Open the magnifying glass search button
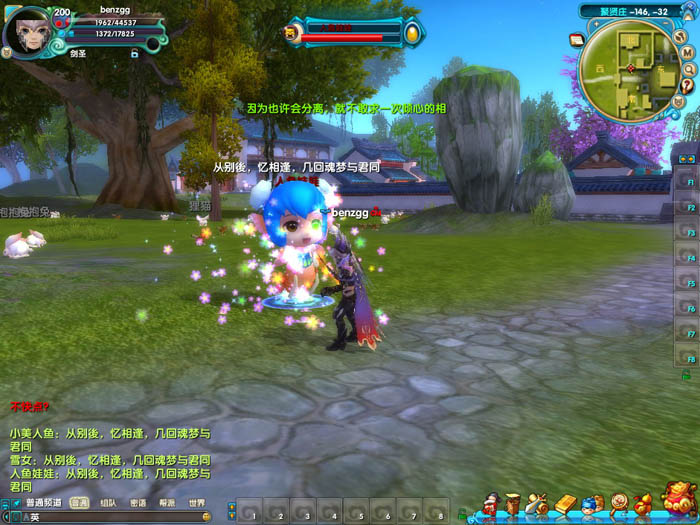700x525 pixels. click(x=688, y=68)
